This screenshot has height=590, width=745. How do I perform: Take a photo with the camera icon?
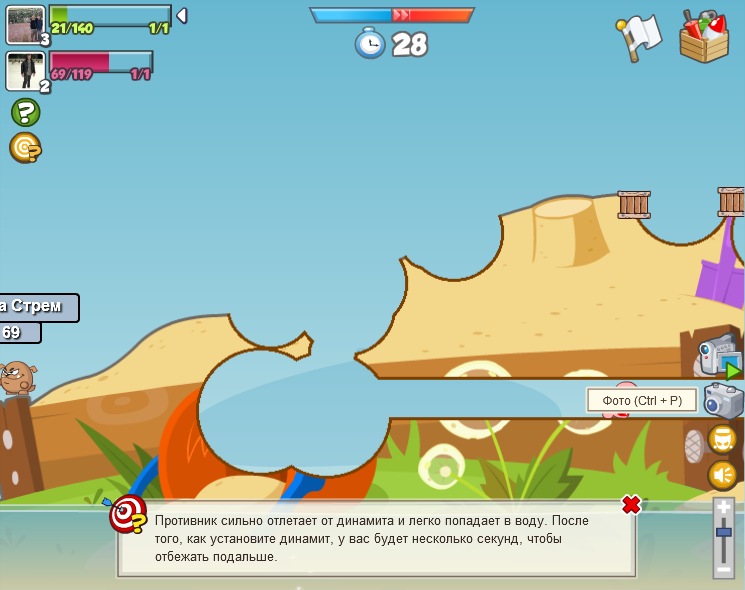coord(723,401)
